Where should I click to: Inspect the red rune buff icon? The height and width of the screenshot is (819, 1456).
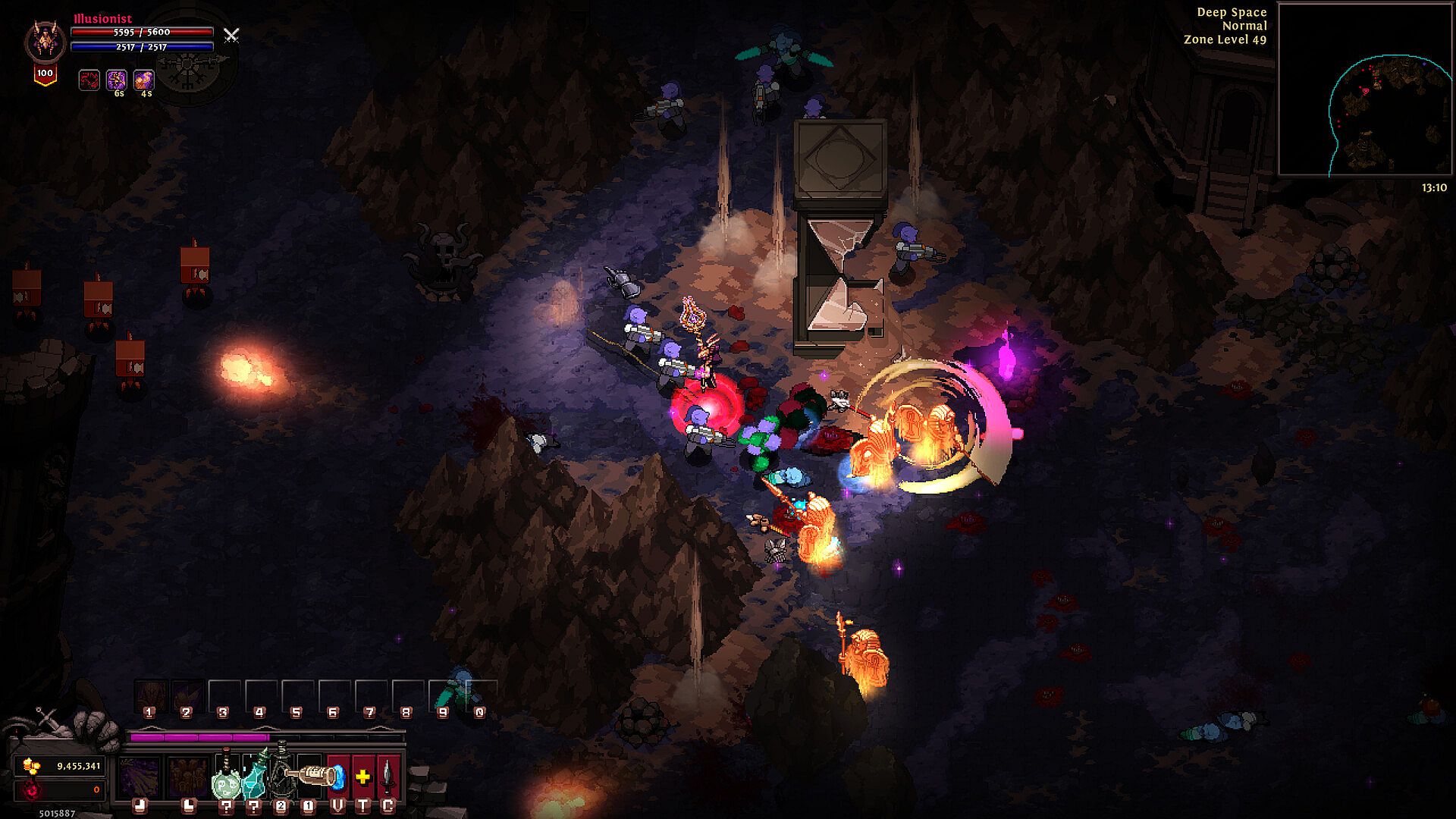(89, 80)
